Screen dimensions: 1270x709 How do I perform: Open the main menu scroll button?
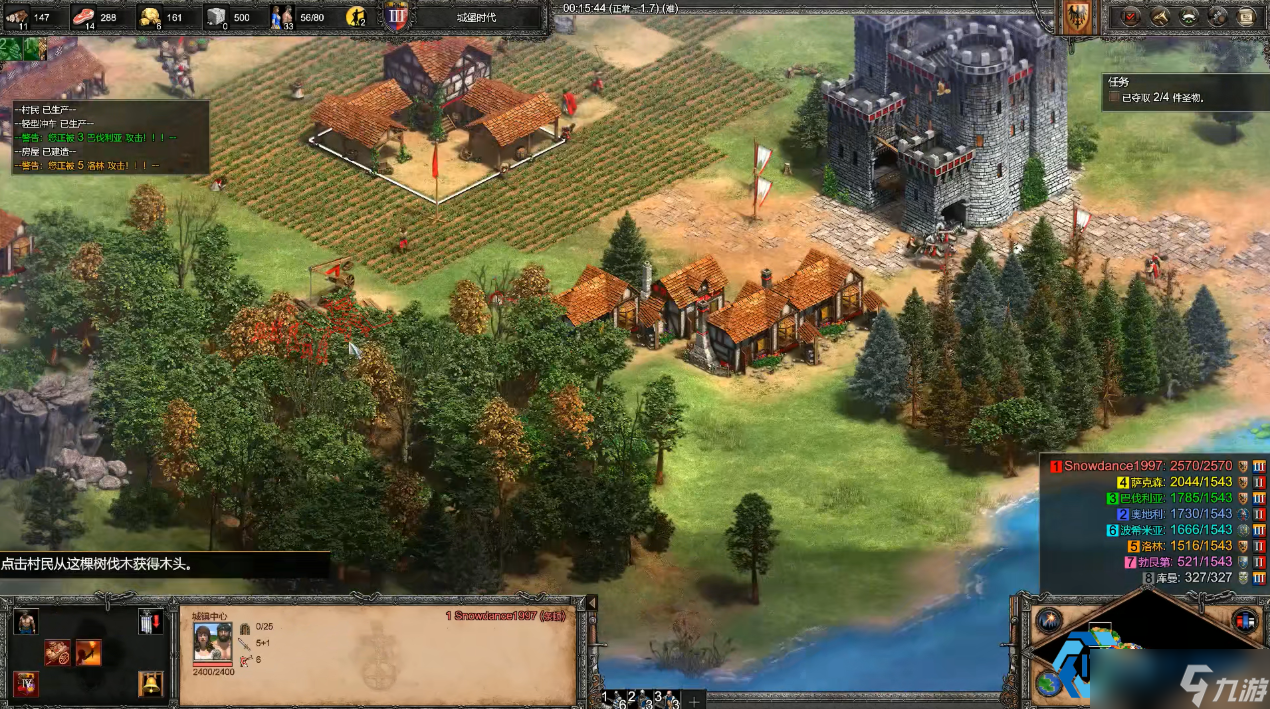coord(1246,16)
